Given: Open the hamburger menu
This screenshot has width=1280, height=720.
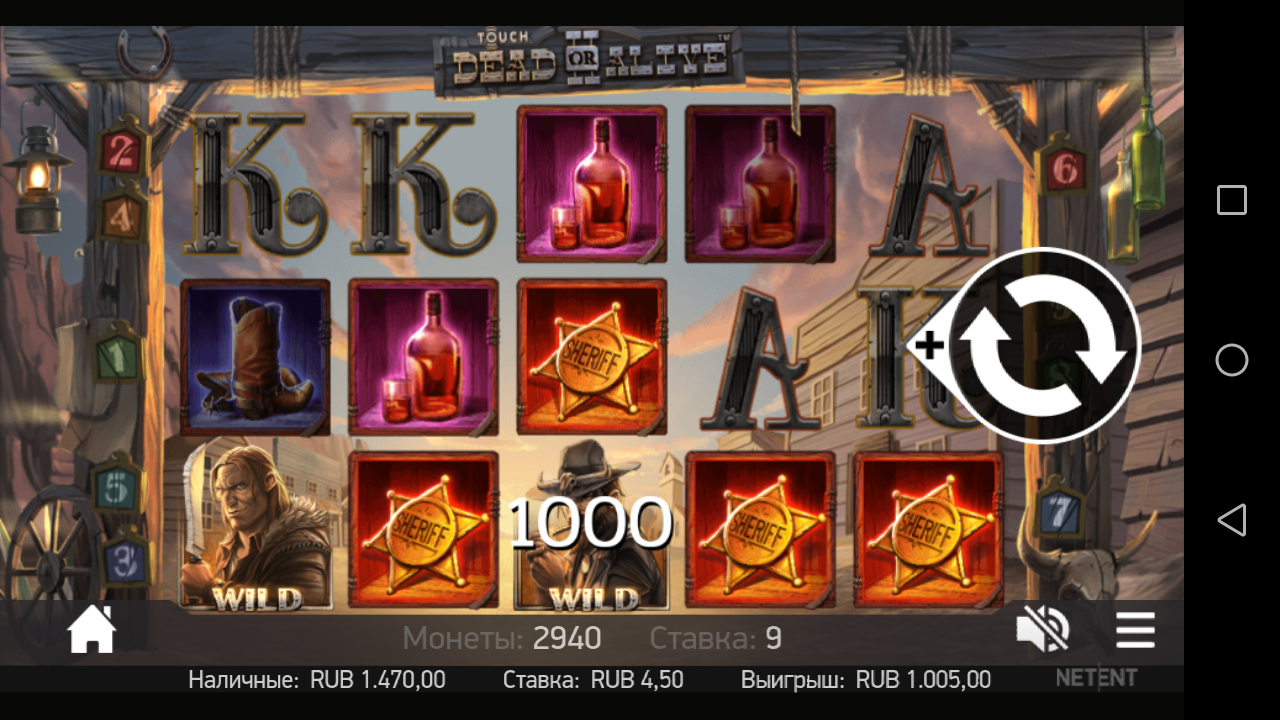Looking at the screenshot, I should click(1135, 631).
